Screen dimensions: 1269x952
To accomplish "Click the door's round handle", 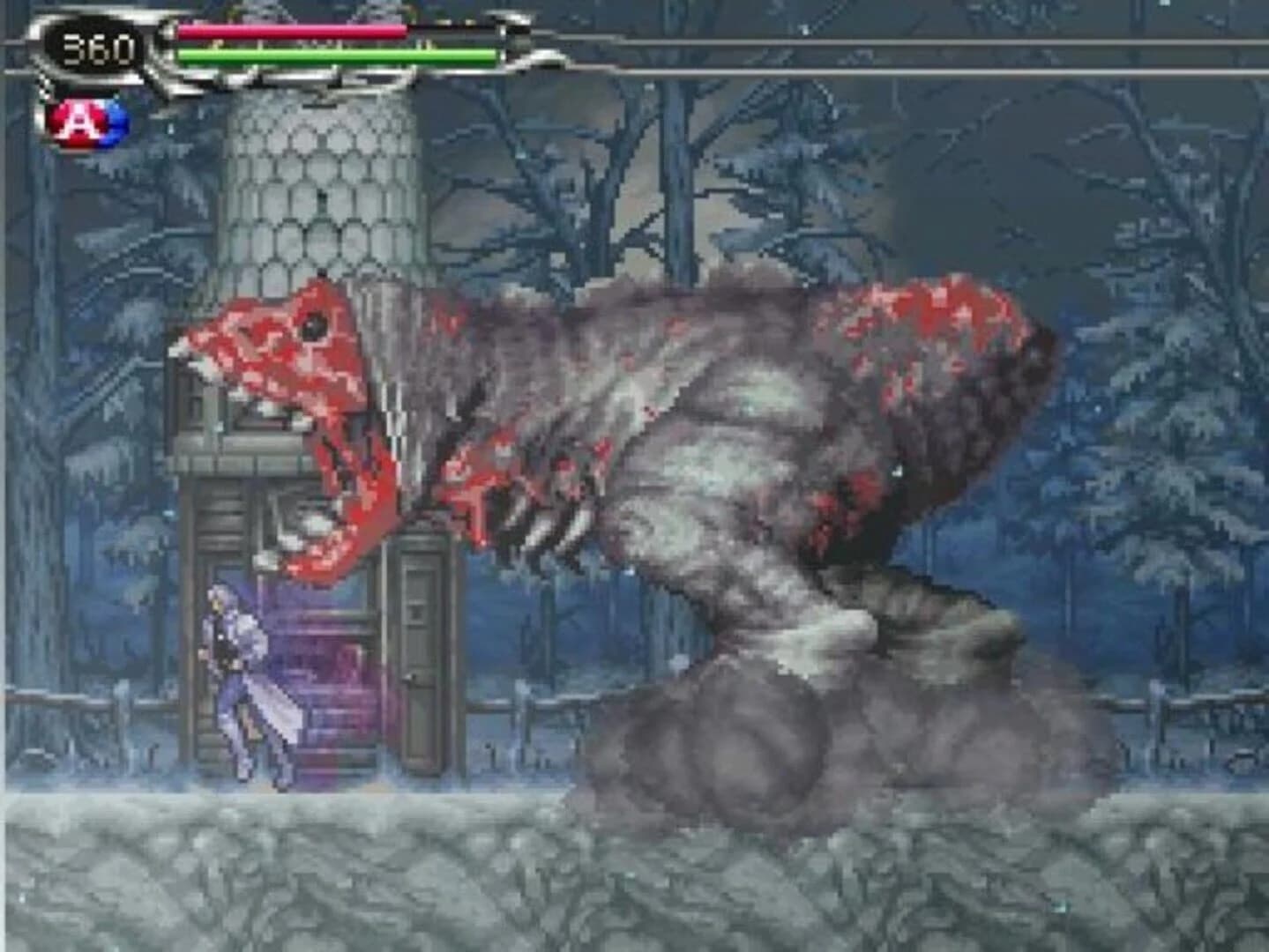I will [x=411, y=678].
